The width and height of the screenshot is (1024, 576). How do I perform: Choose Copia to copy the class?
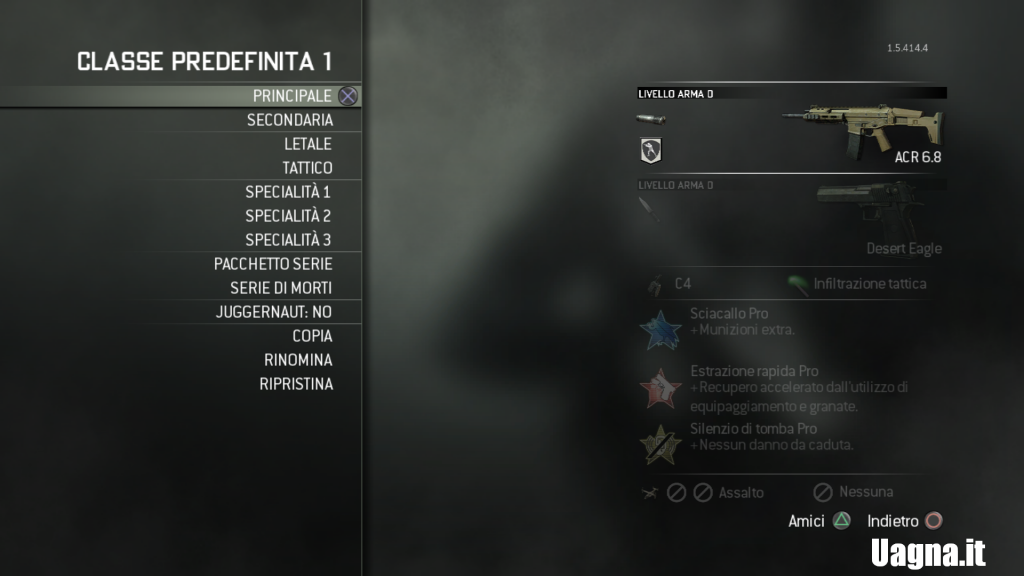pyautogui.click(x=312, y=336)
